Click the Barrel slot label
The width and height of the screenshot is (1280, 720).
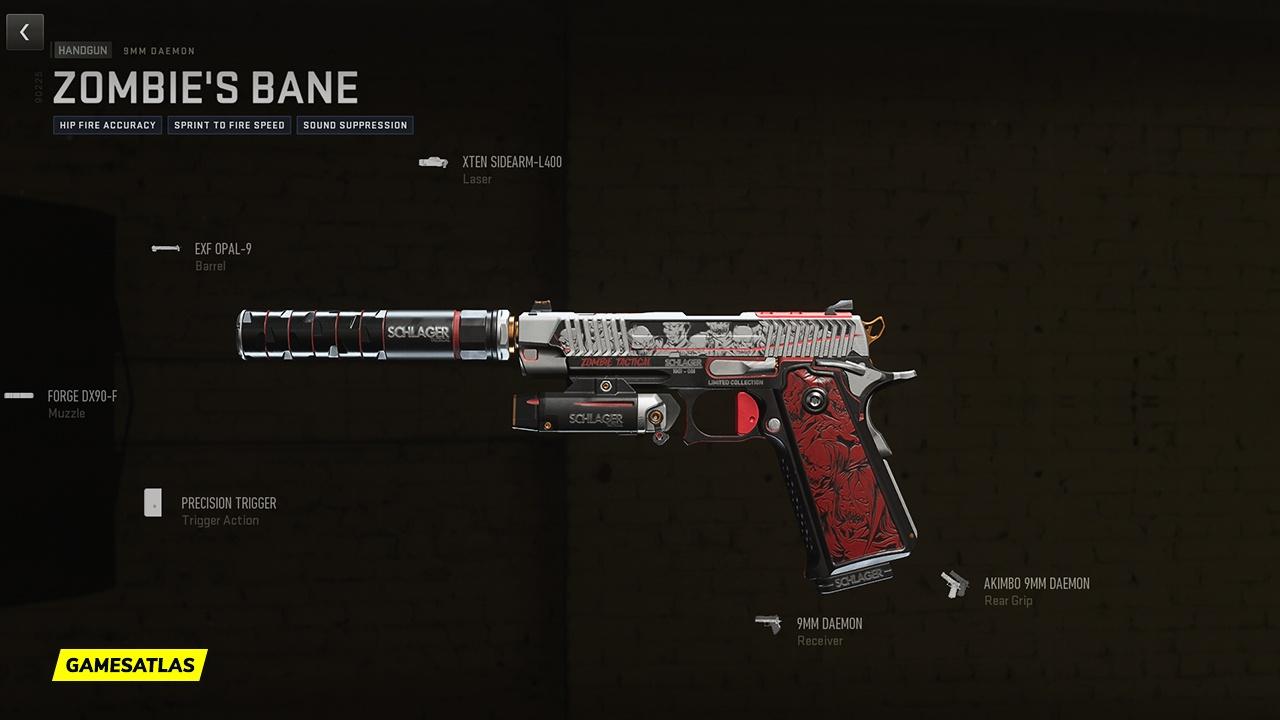point(210,266)
